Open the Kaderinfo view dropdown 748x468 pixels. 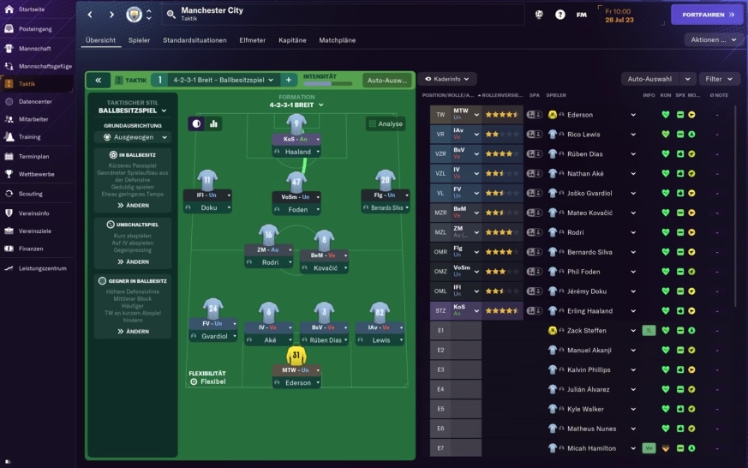tap(448, 78)
